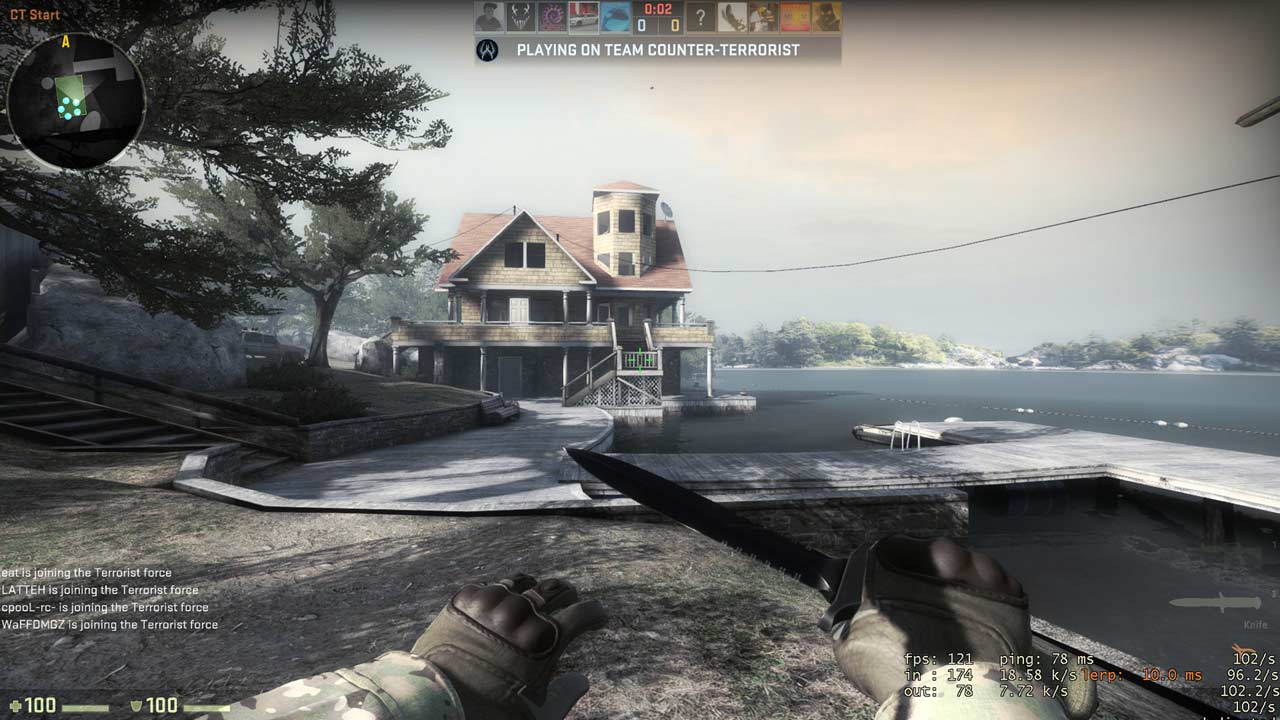Click the WaFFDMGZ join notification line
This screenshot has height=720, width=1280.
(x=110, y=623)
